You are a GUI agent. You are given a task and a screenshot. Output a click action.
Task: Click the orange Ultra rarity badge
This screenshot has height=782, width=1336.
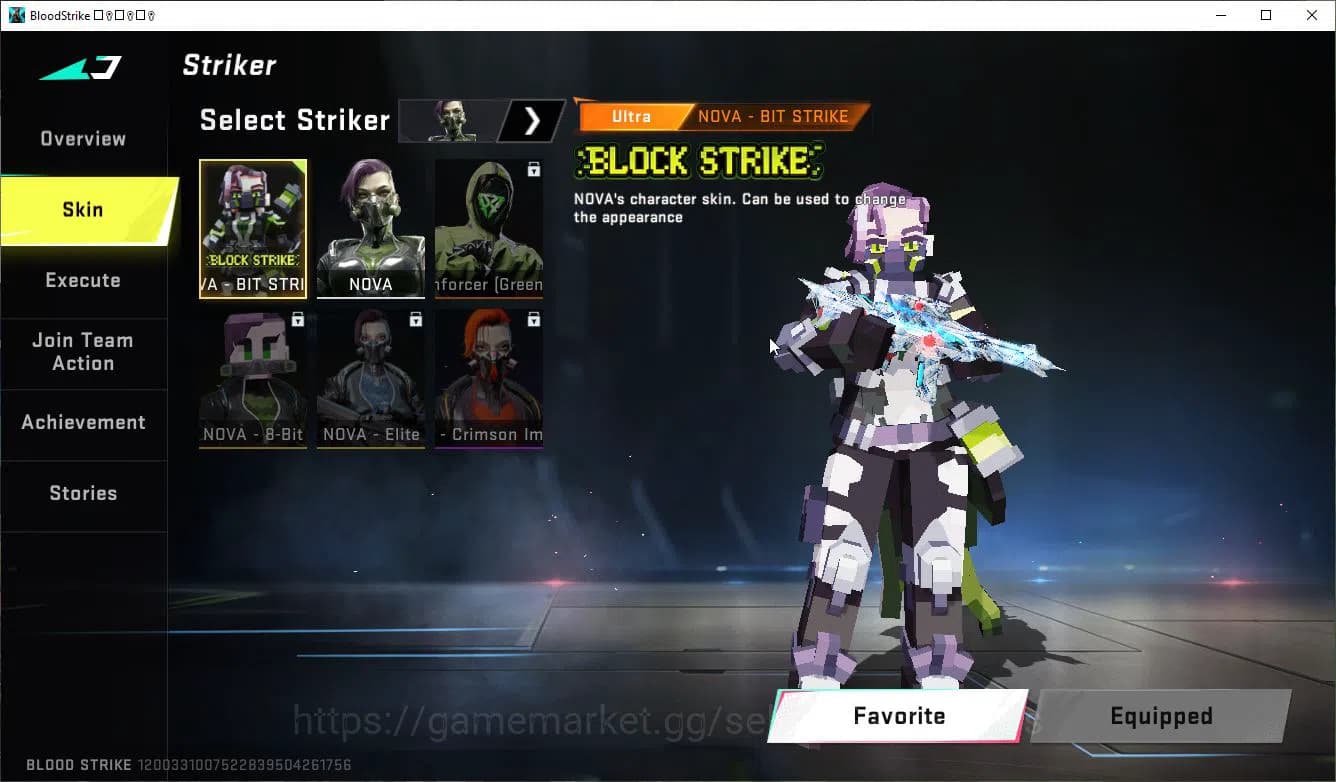[631, 116]
